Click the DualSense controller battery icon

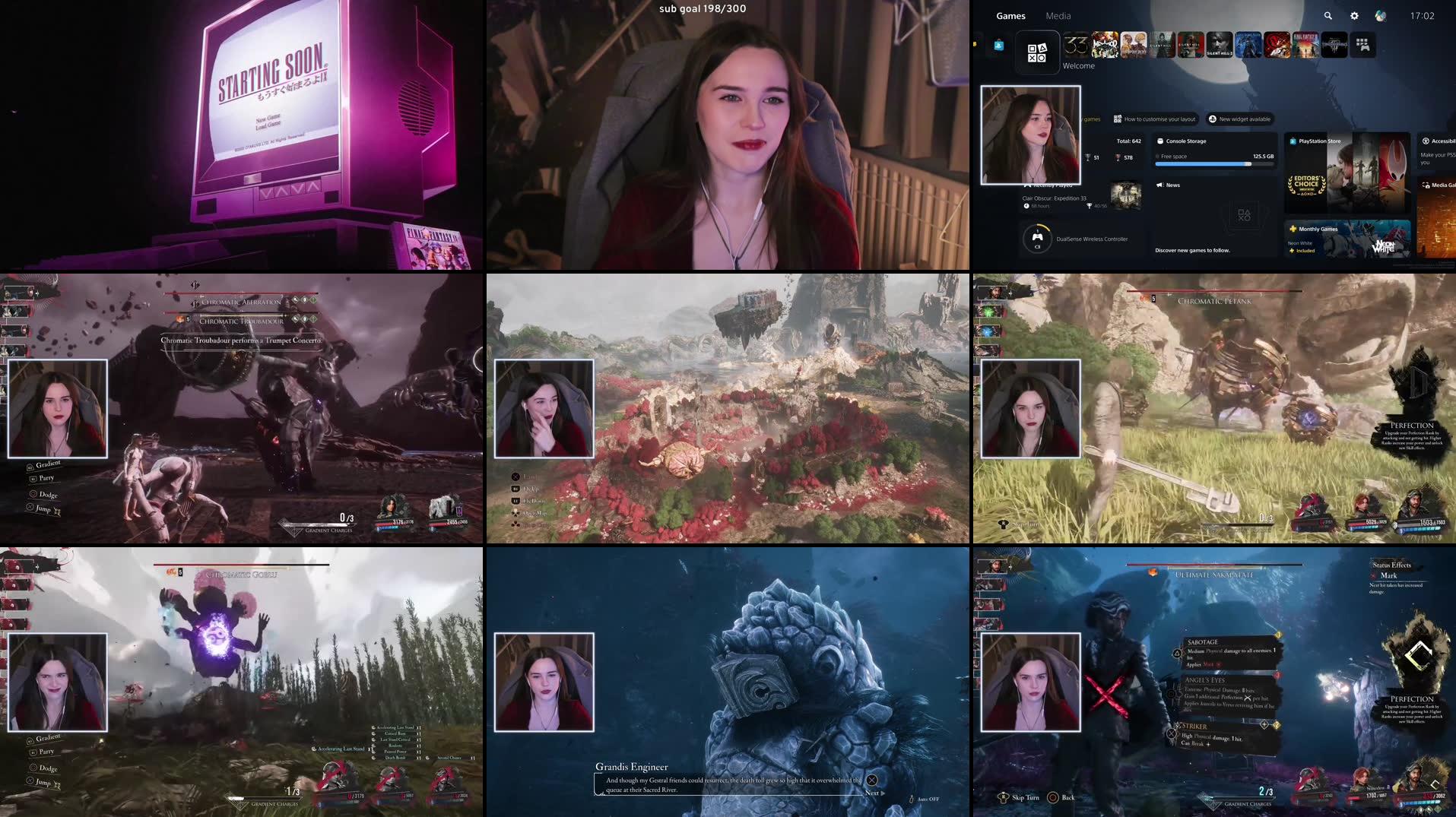coord(1038,237)
